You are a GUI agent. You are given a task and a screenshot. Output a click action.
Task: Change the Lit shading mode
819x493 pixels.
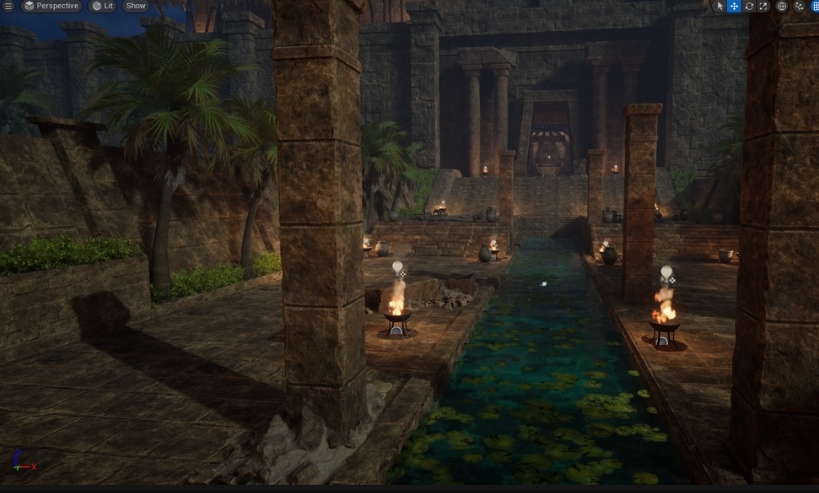pos(102,6)
